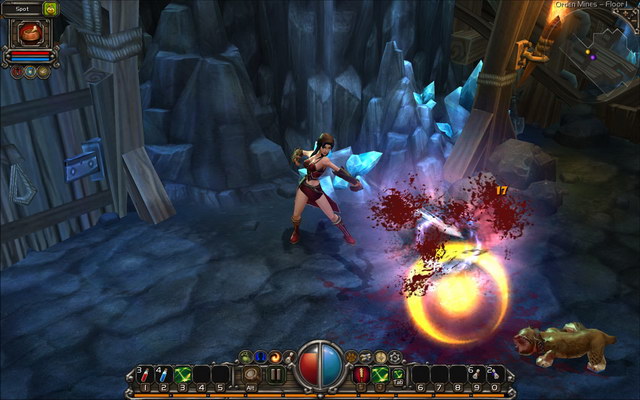Click the blue figure icon above the hotbar
The width and height of the screenshot is (640, 400).
(260, 356)
